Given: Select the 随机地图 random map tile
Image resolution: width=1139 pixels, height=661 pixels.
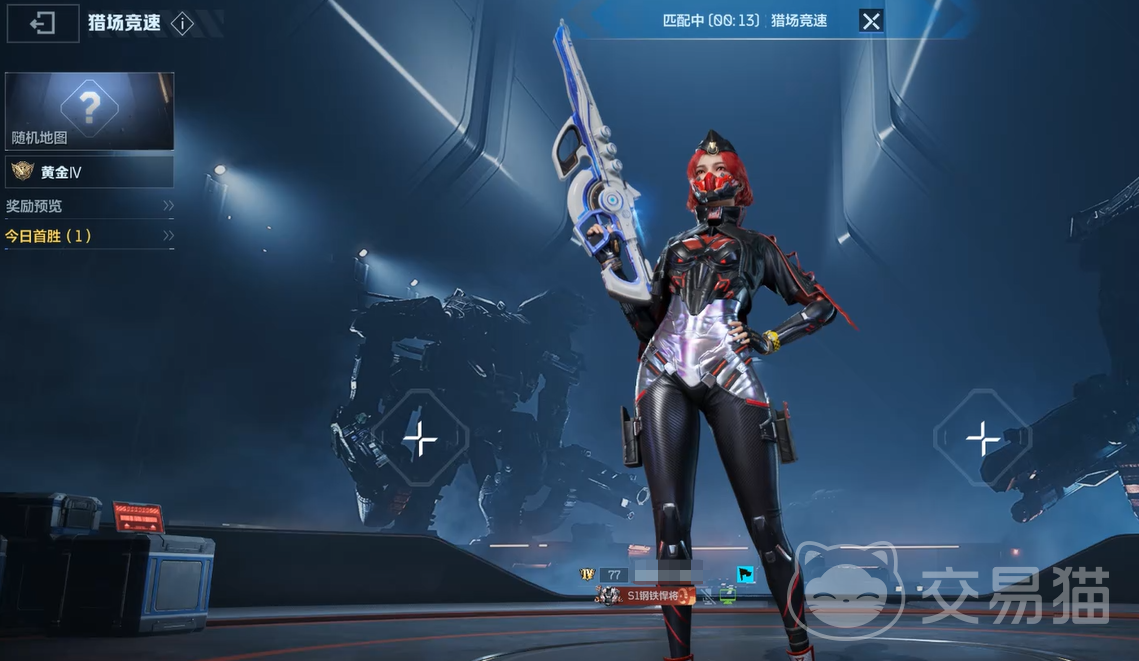Looking at the screenshot, I should click(x=89, y=111).
